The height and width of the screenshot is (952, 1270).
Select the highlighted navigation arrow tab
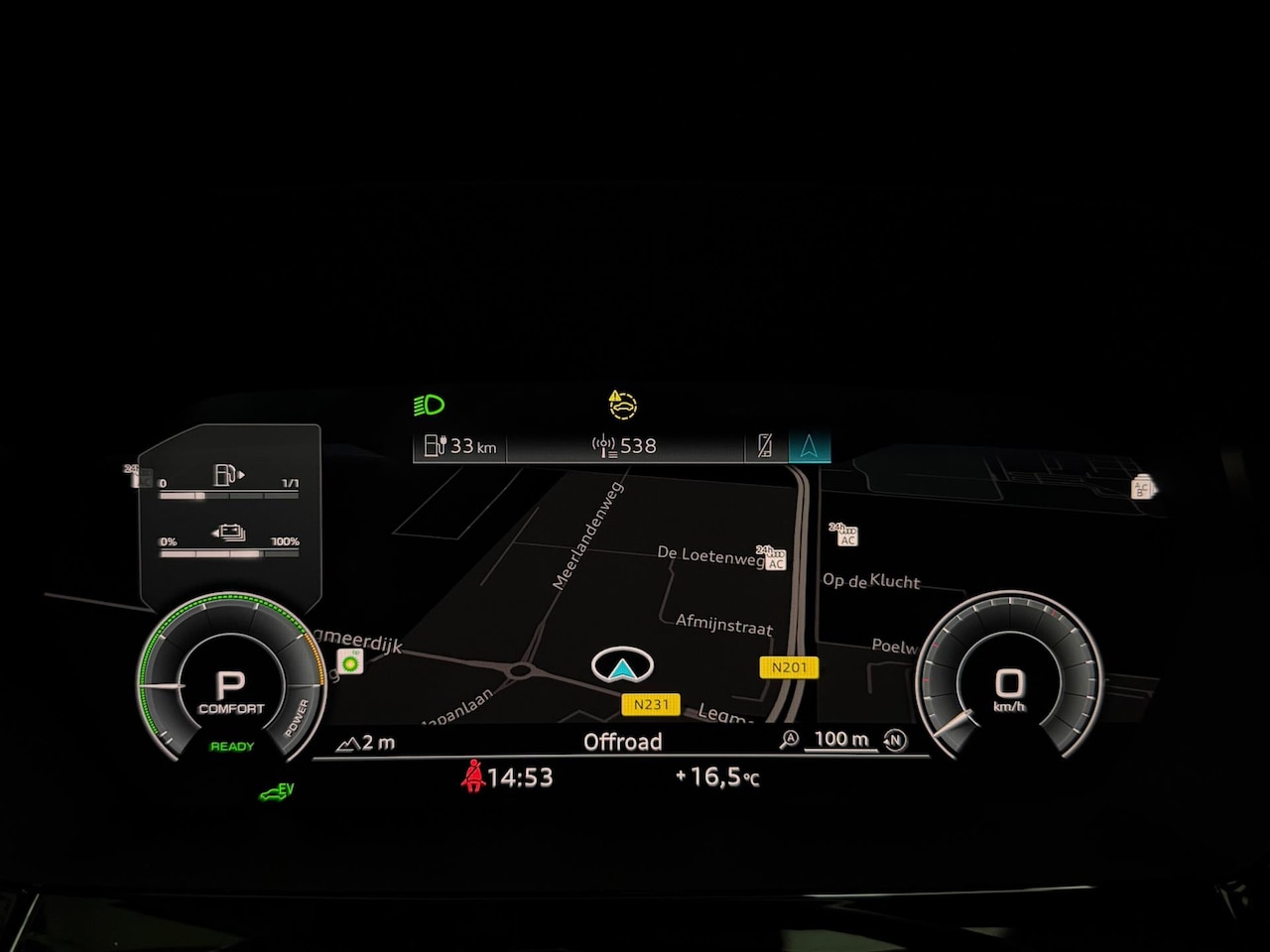[809, 446]
